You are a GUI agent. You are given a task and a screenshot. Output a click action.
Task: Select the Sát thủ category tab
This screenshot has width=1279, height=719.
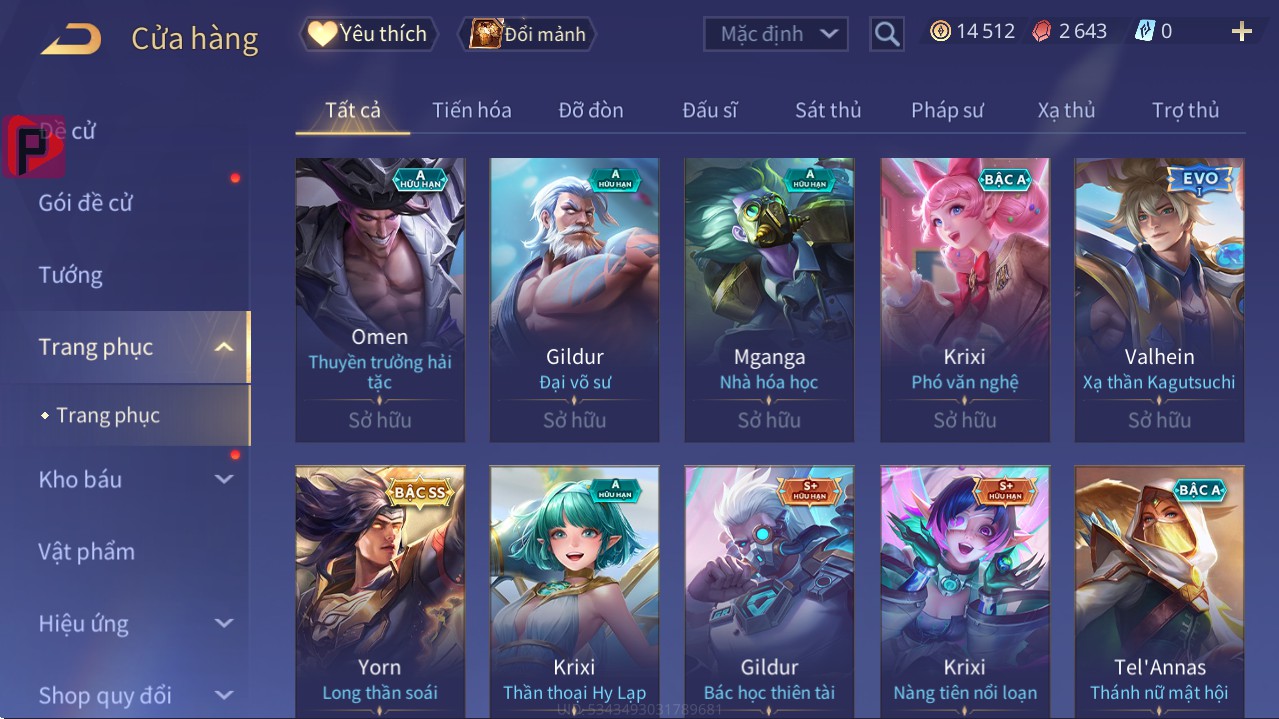coord(827,110)
